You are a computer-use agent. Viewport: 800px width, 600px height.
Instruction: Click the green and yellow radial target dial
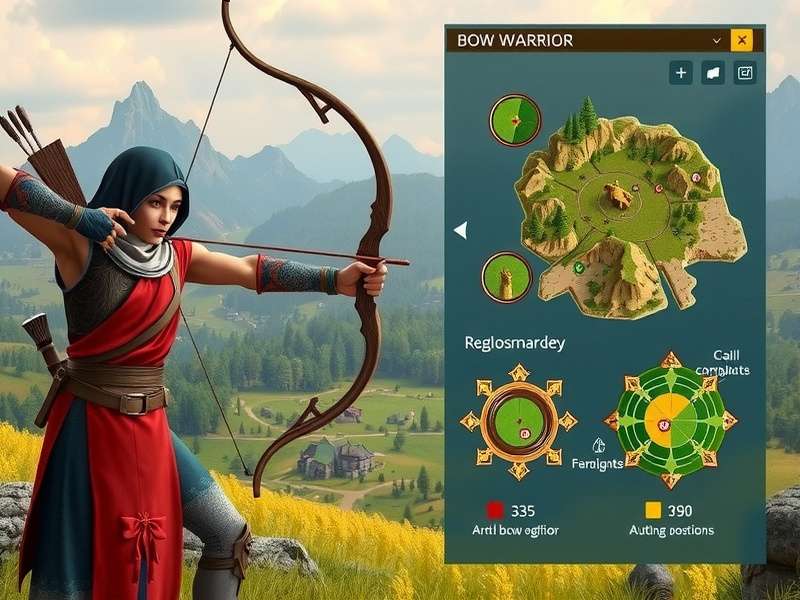665,420
